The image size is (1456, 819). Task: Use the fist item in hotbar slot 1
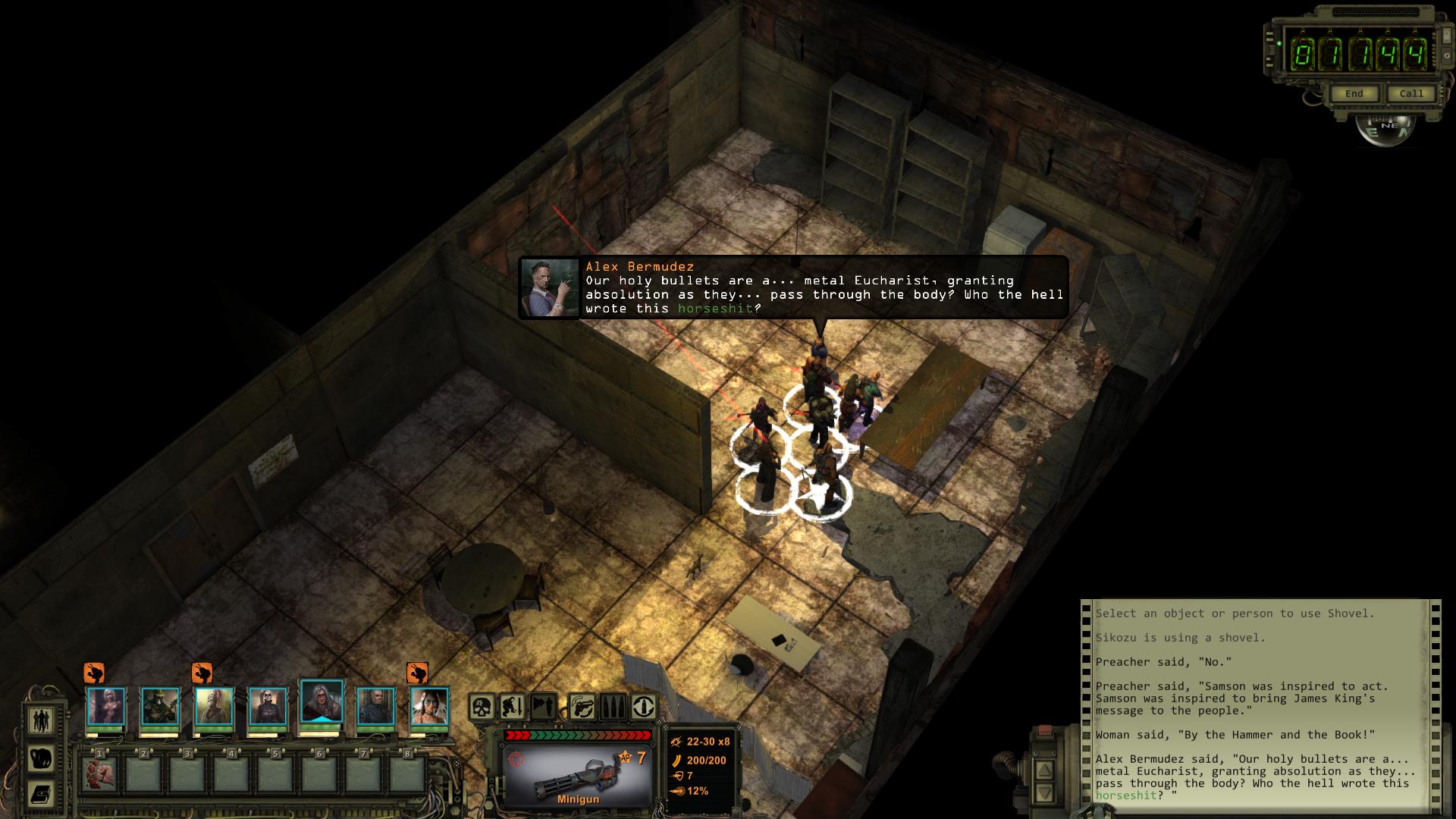tap(99, 773)
